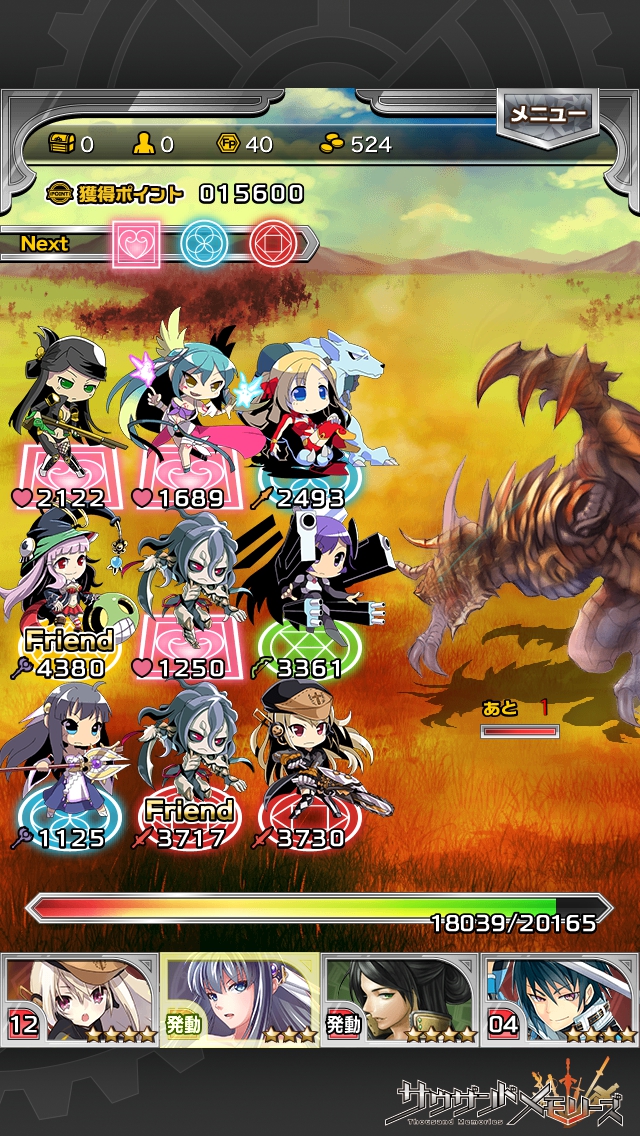Select the gray-haired unit showing 1250
The image size is (640, 1136).
coord(187,590)
